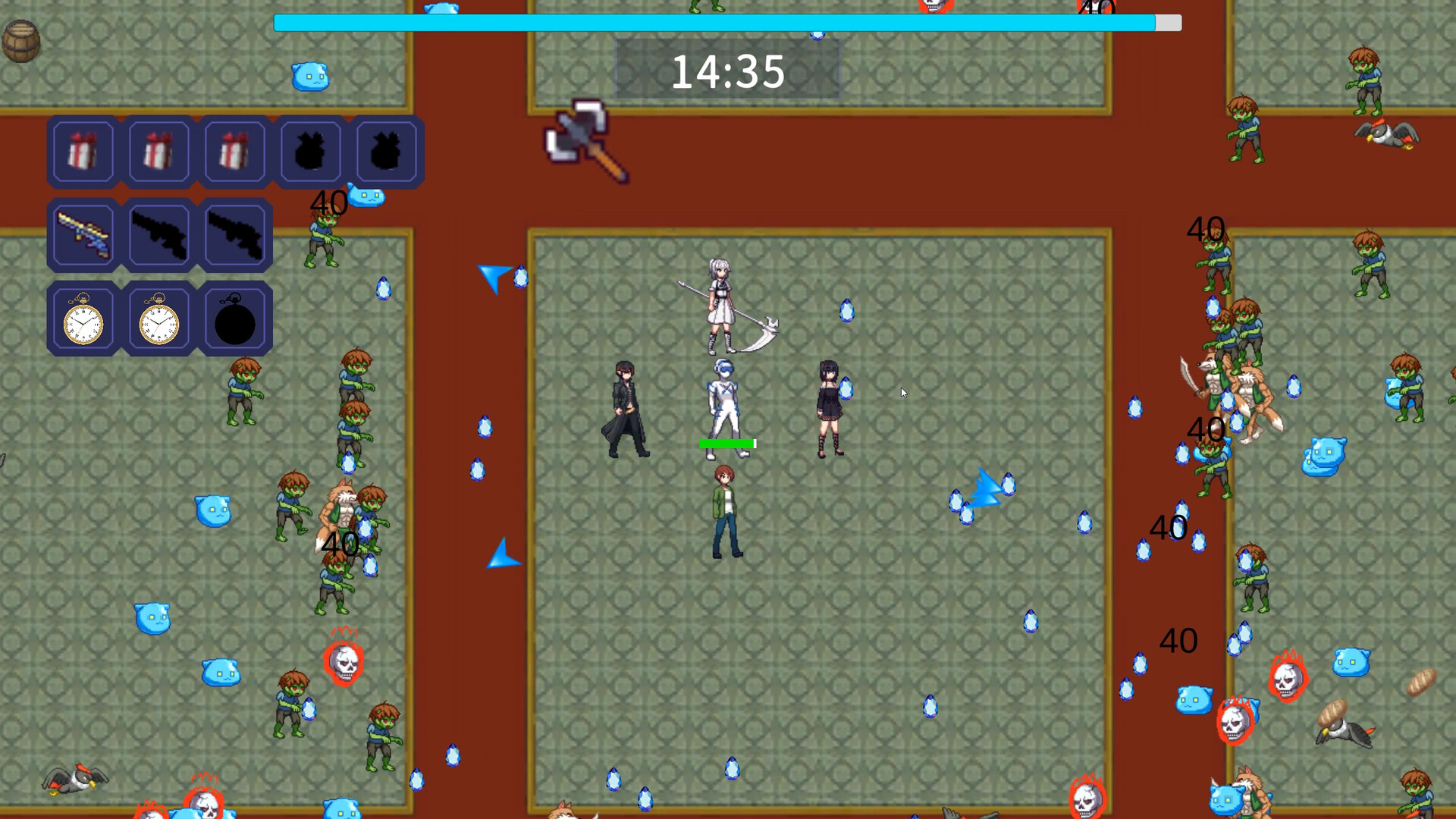Click the first pocket watch item icon
The height and width of the screenshot is (819, 1456).
tap(83, 318)
